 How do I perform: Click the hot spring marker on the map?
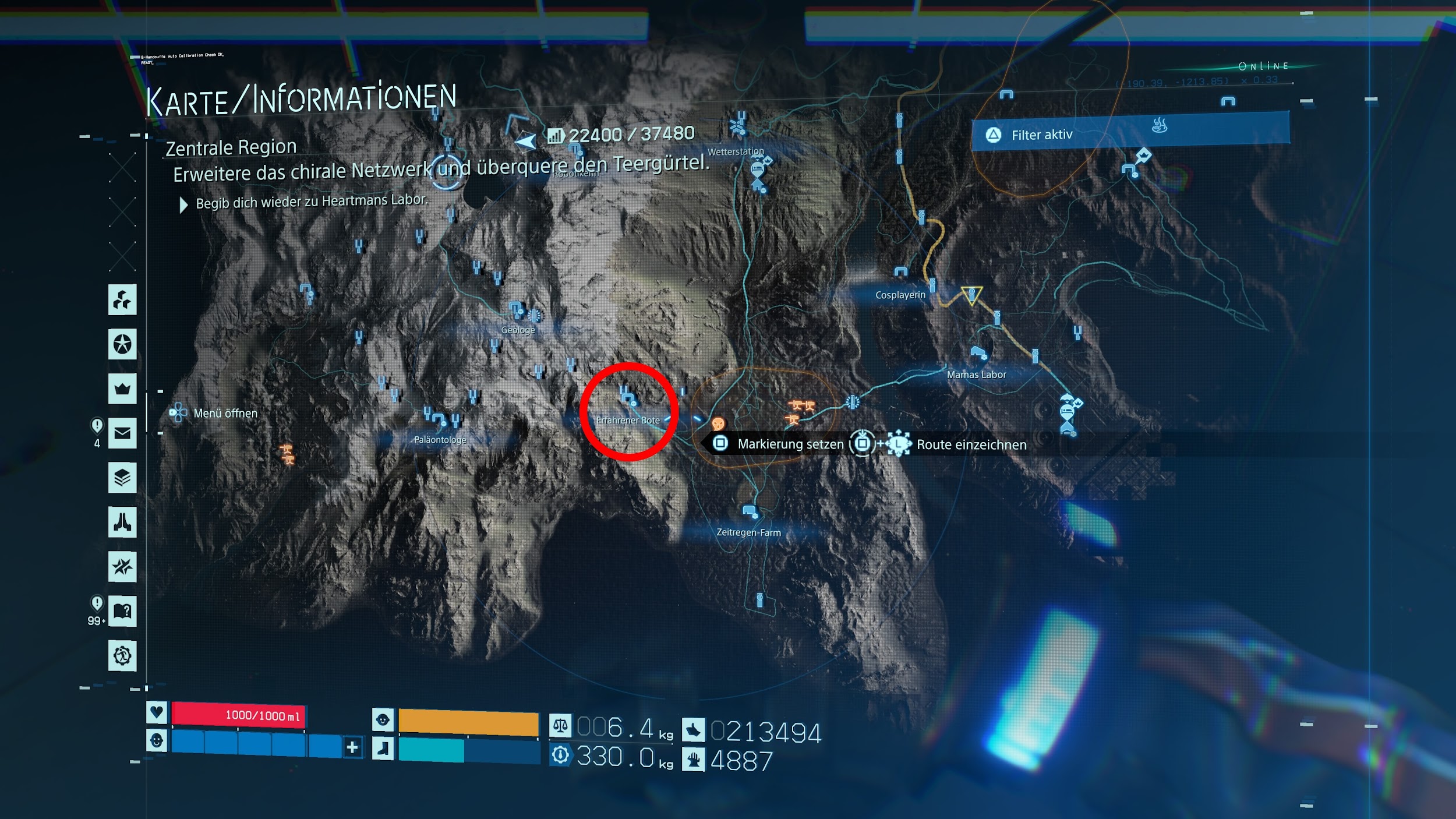pyautogui.click(x=1160, y=125)
